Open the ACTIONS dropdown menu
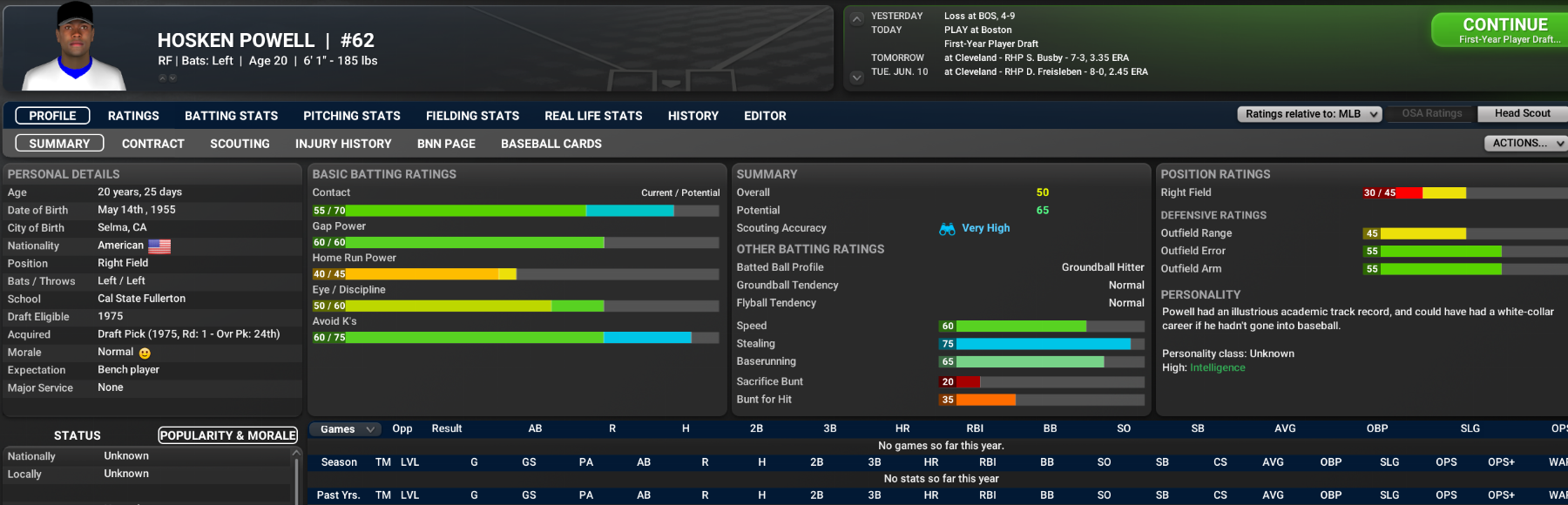Image resolution: width=1568 pixels, height=505 pixels. tap(1524, 143)
